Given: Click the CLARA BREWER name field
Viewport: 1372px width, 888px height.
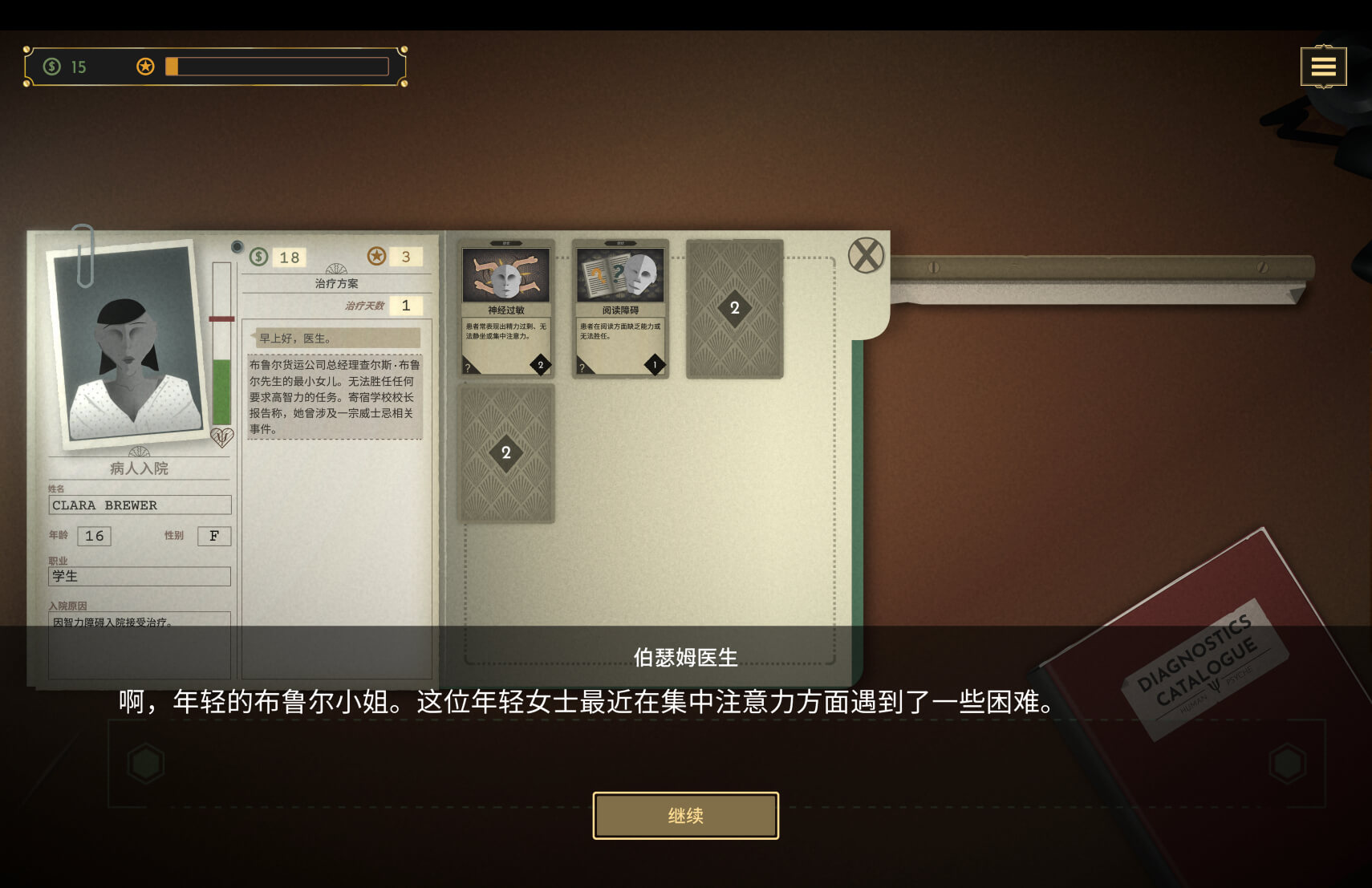Looking at the screenshot, I should 139,505.
